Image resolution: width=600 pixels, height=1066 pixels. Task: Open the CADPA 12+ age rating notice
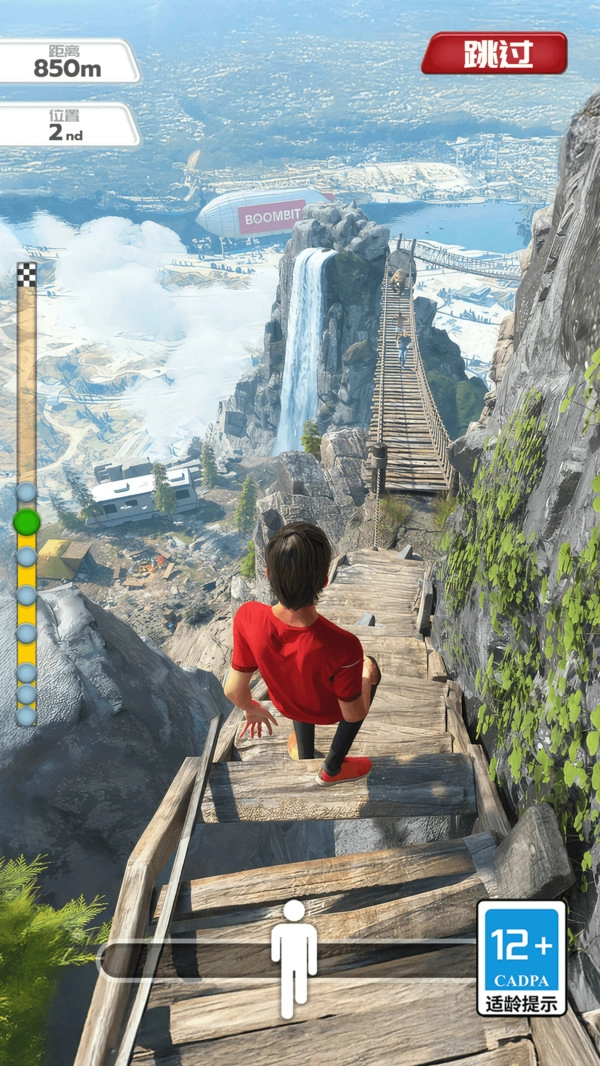point(521,958)
